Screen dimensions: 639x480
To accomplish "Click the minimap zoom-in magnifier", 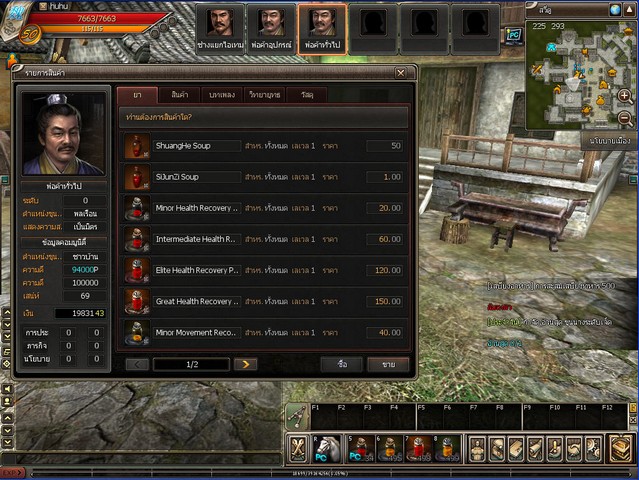I will click(x=624, y=95).
